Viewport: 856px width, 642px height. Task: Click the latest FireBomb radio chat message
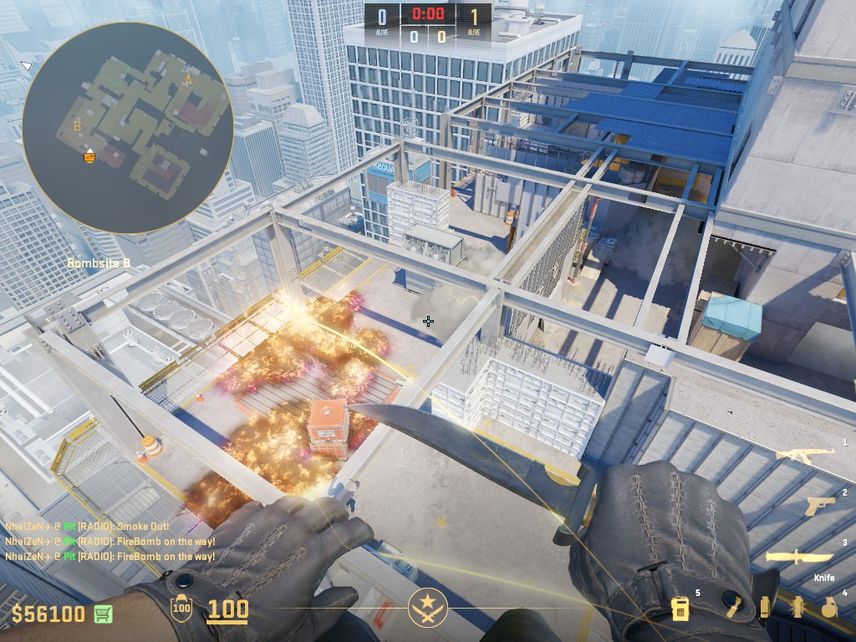coord(88,555)
